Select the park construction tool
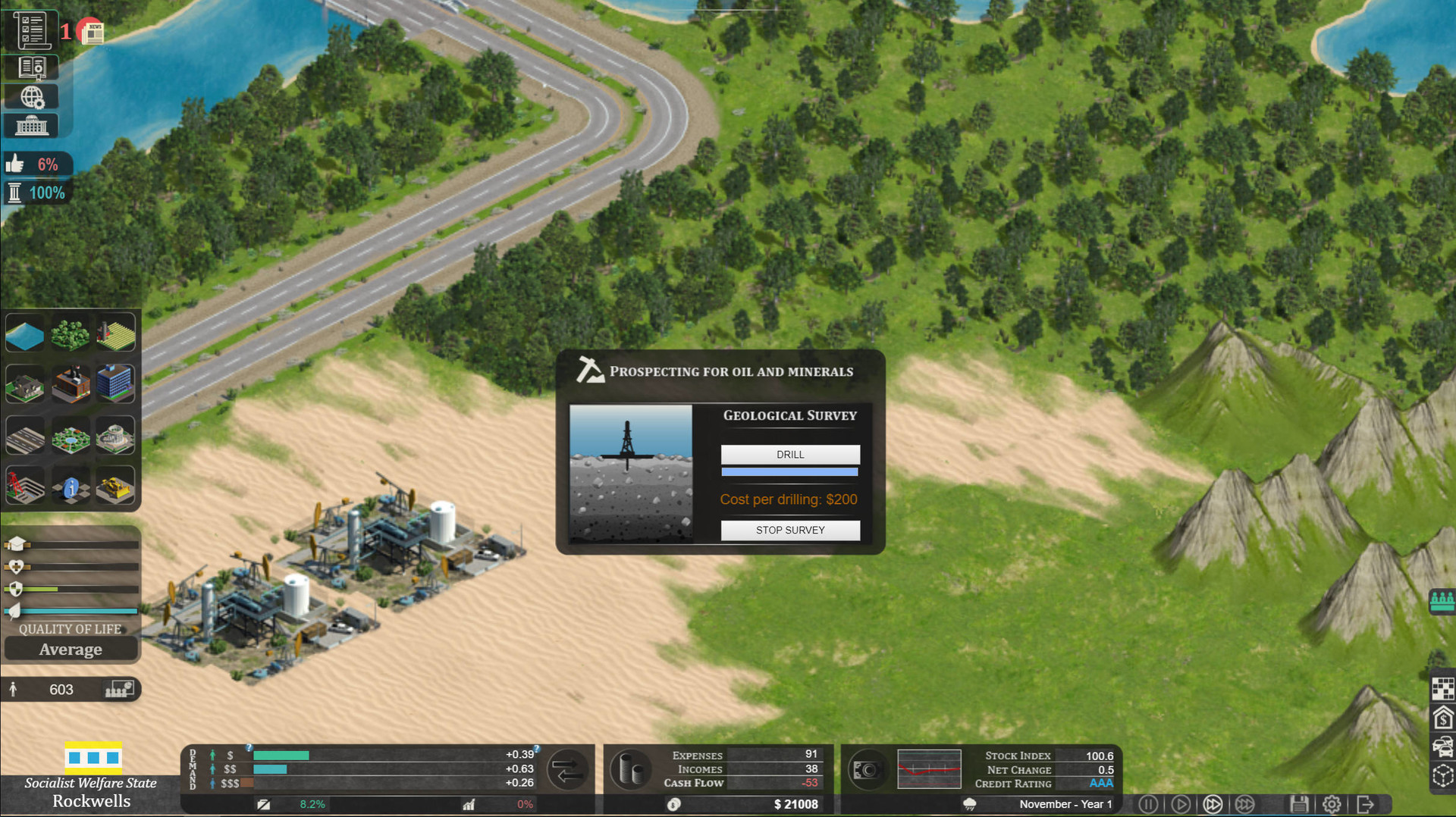The image size is (1456, 817). click(71, 436)
